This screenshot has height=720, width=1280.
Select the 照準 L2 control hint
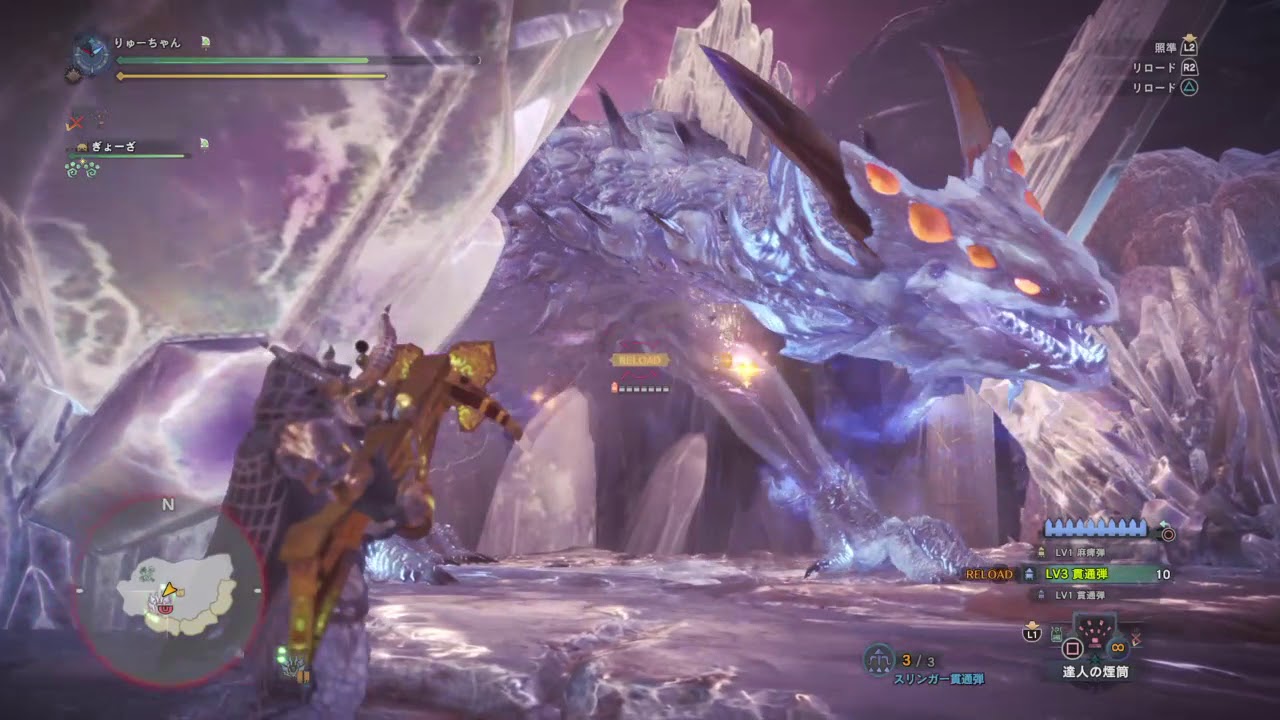(x=1178, y=48)
